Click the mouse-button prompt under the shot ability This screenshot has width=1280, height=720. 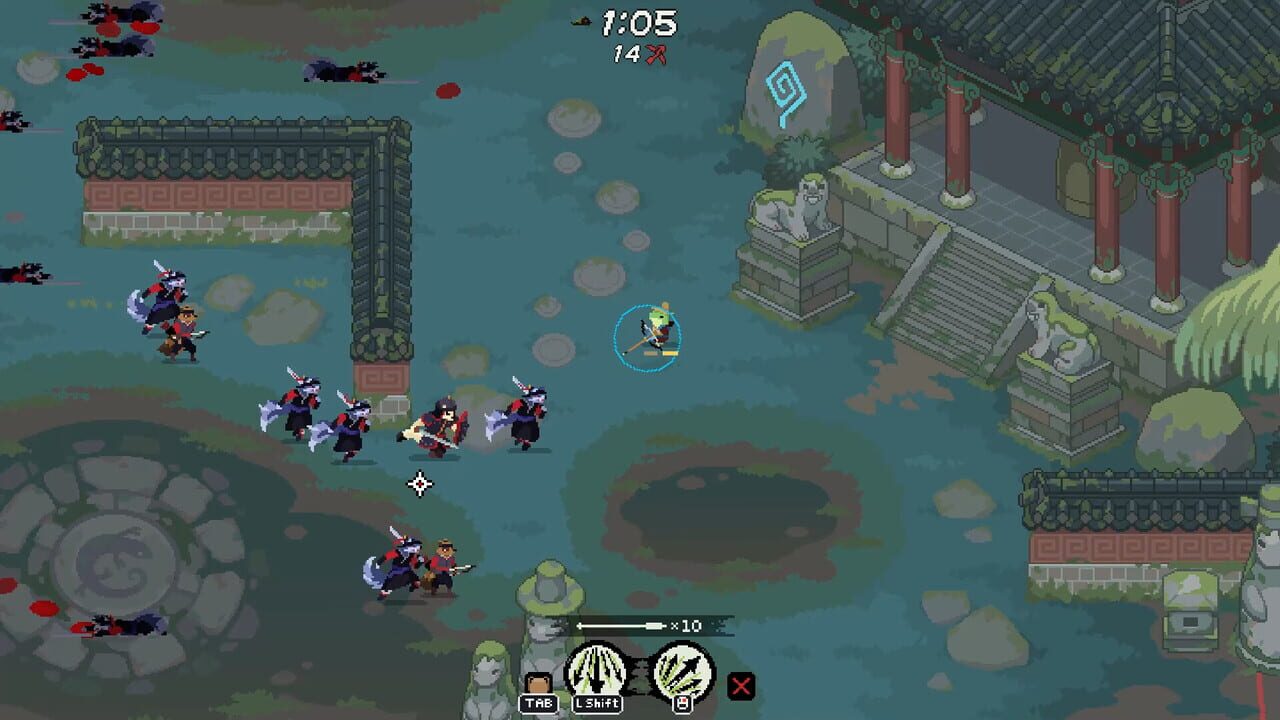(x=681, y=703)
